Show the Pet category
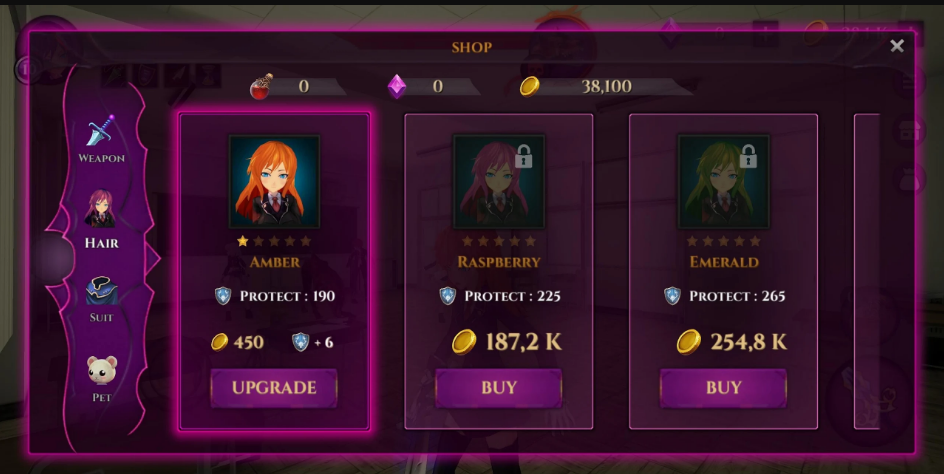The image size is (944, 474). point(101,378)
